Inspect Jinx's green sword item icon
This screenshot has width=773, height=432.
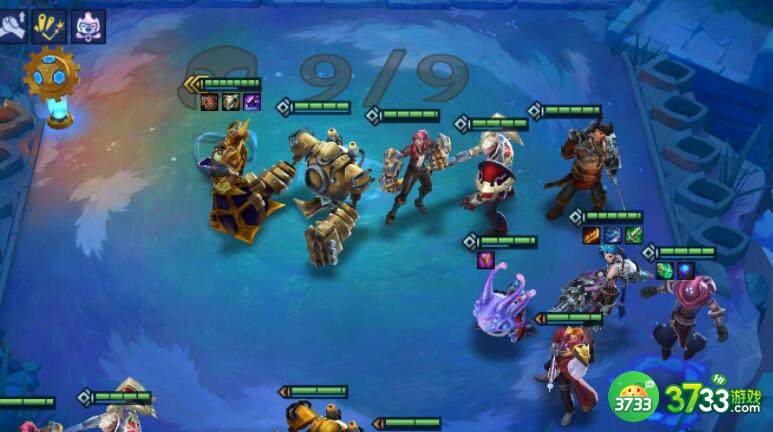[x=633, y=236]
